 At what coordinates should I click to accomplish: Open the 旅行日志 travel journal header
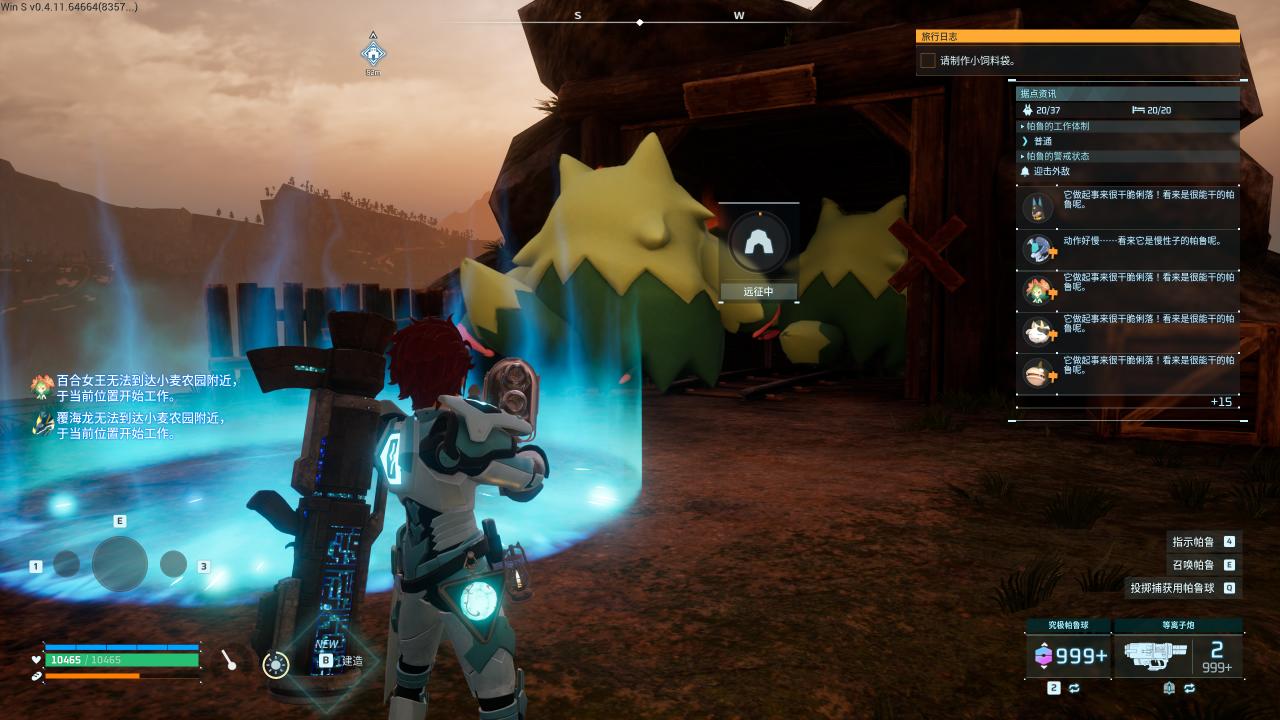tap(1077, 36)
